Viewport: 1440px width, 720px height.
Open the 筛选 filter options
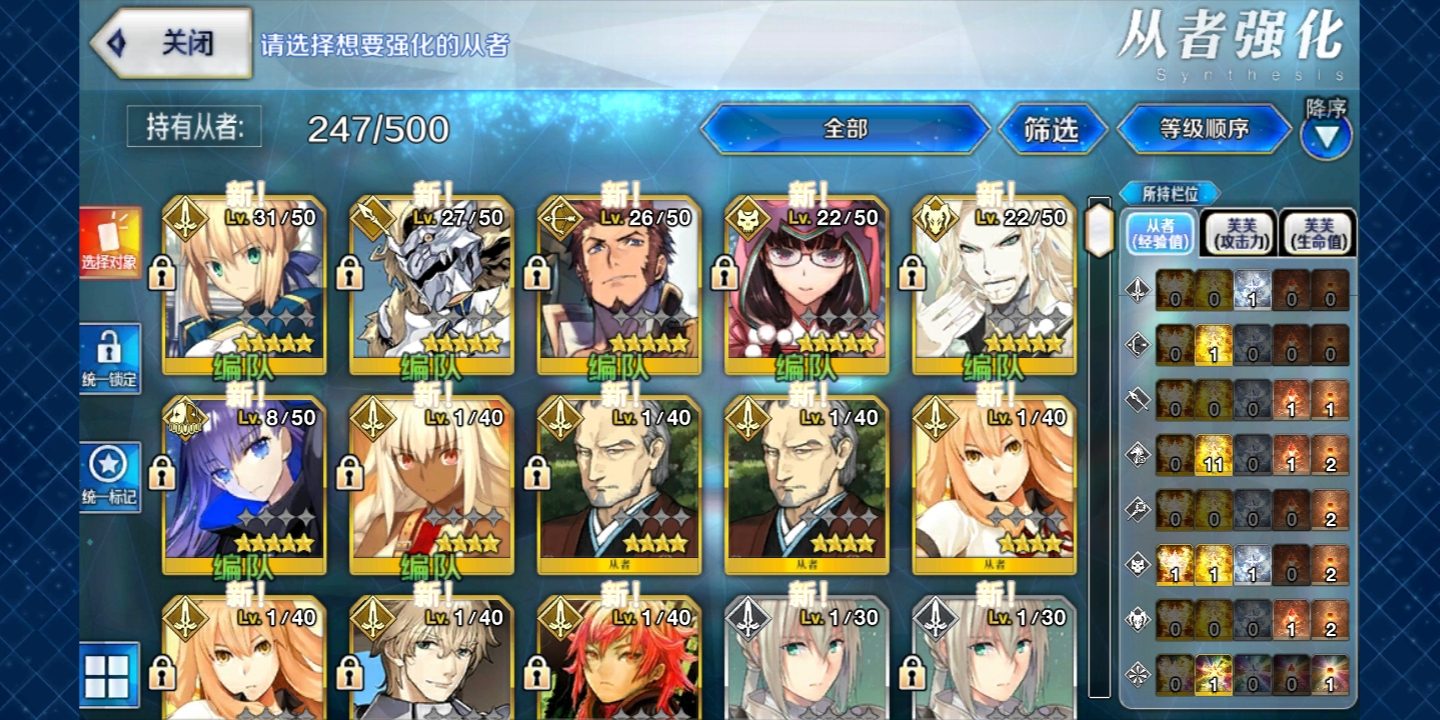click(1052, 129)
